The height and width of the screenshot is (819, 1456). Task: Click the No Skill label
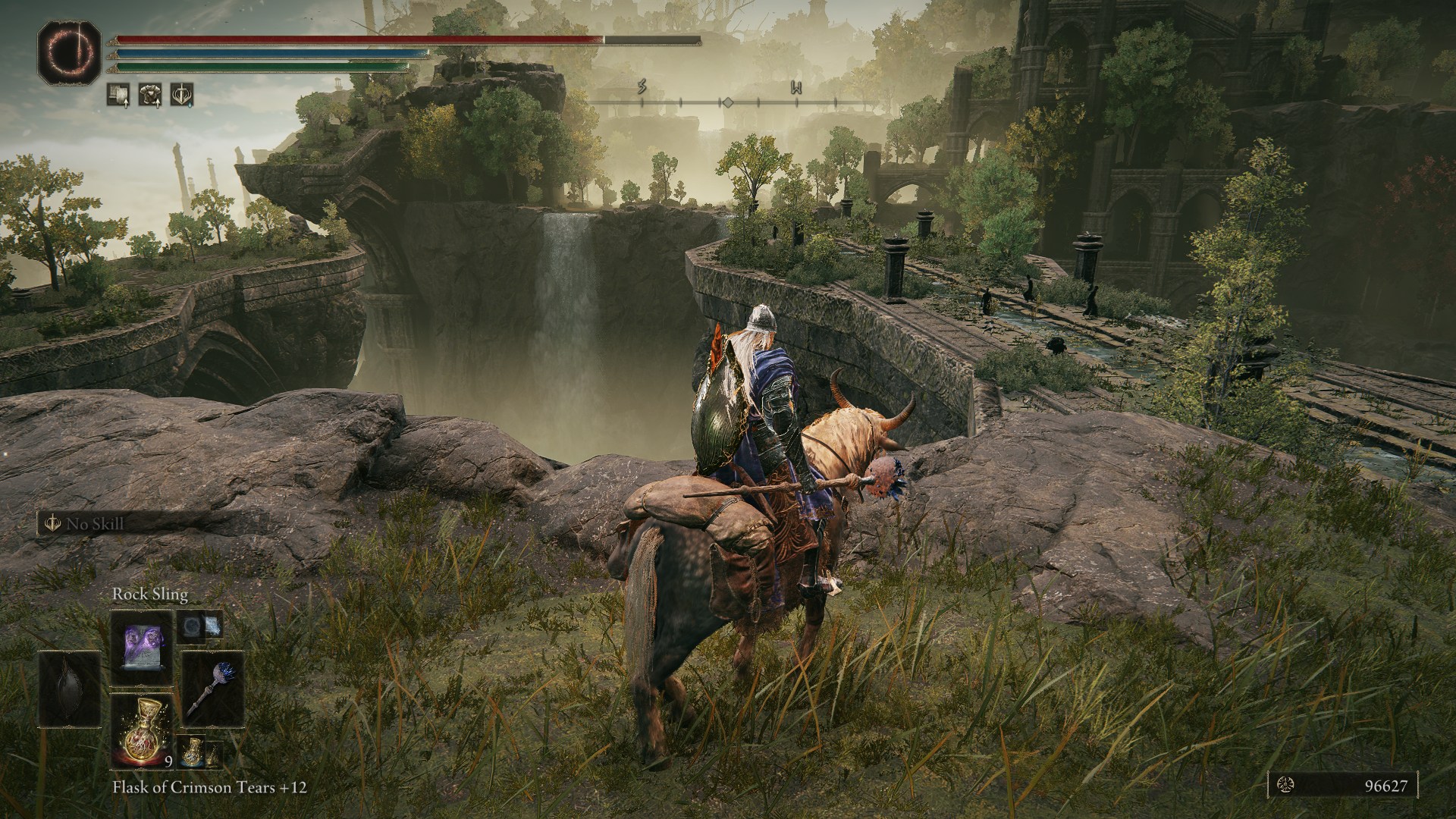pyautogui.click(x=95, y=523)
